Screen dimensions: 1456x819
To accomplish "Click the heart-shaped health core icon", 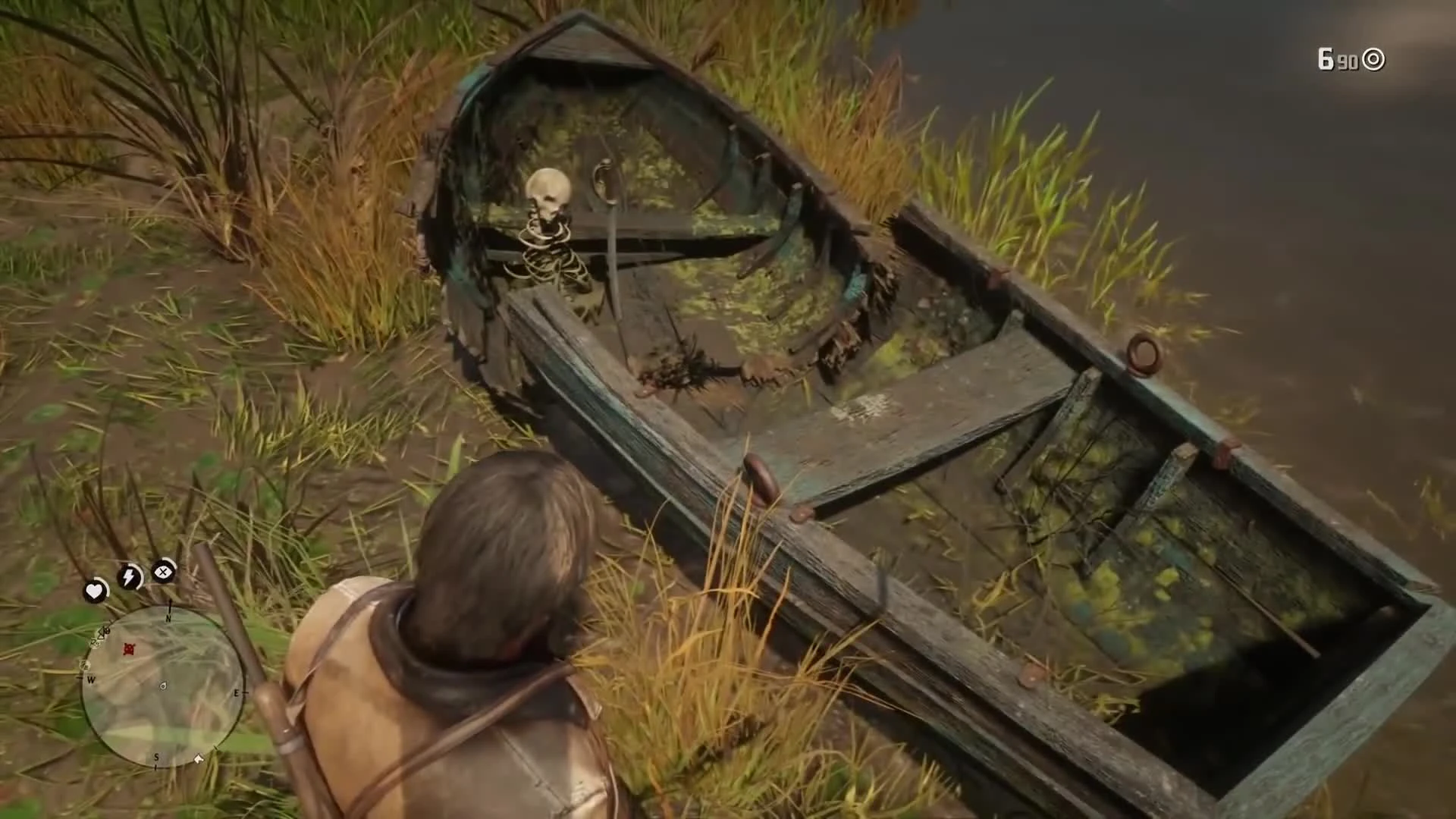I will tap(96, 590).
